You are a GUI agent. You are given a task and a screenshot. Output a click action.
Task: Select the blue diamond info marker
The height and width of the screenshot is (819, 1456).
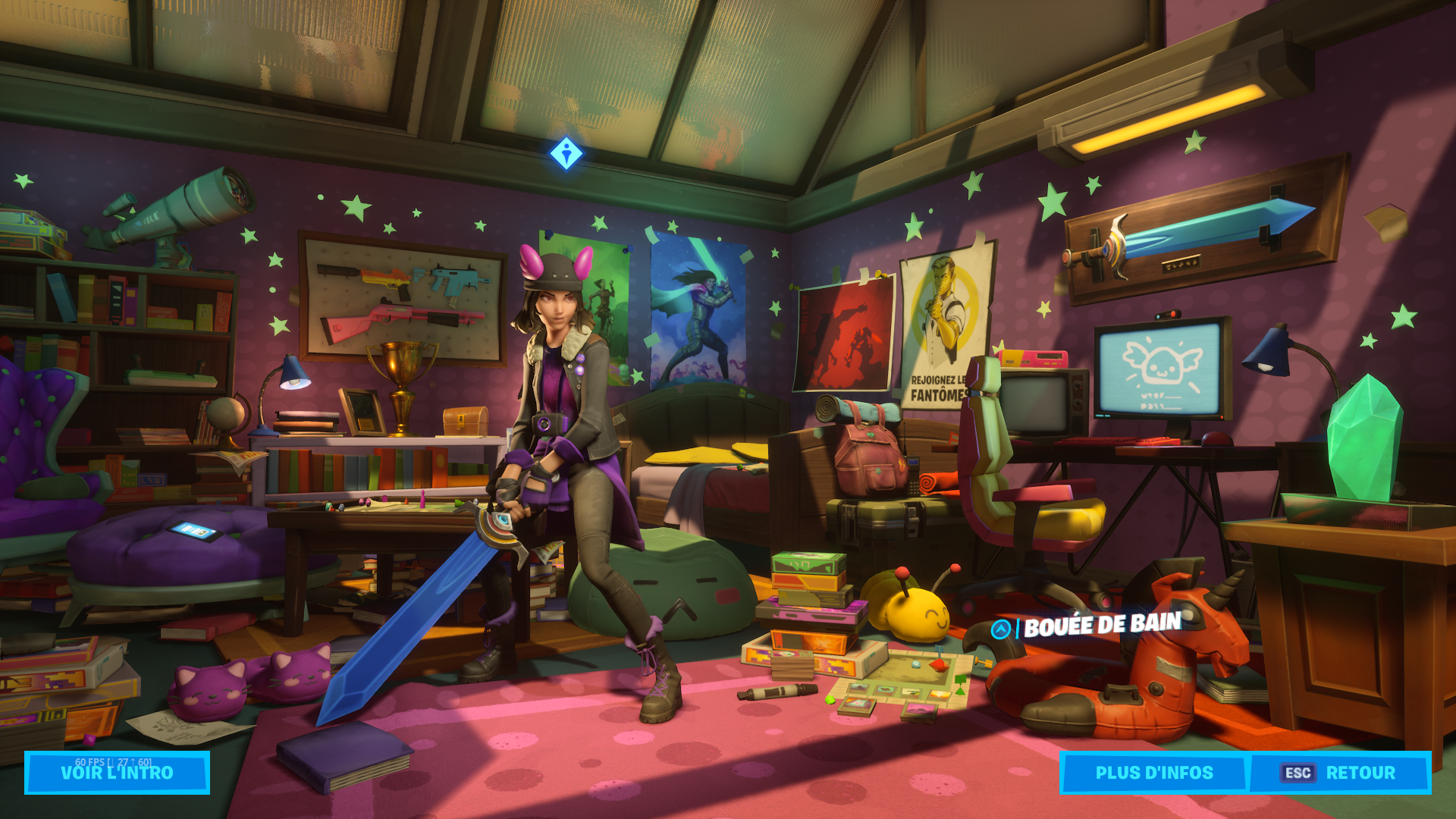(x=566, y=154)
